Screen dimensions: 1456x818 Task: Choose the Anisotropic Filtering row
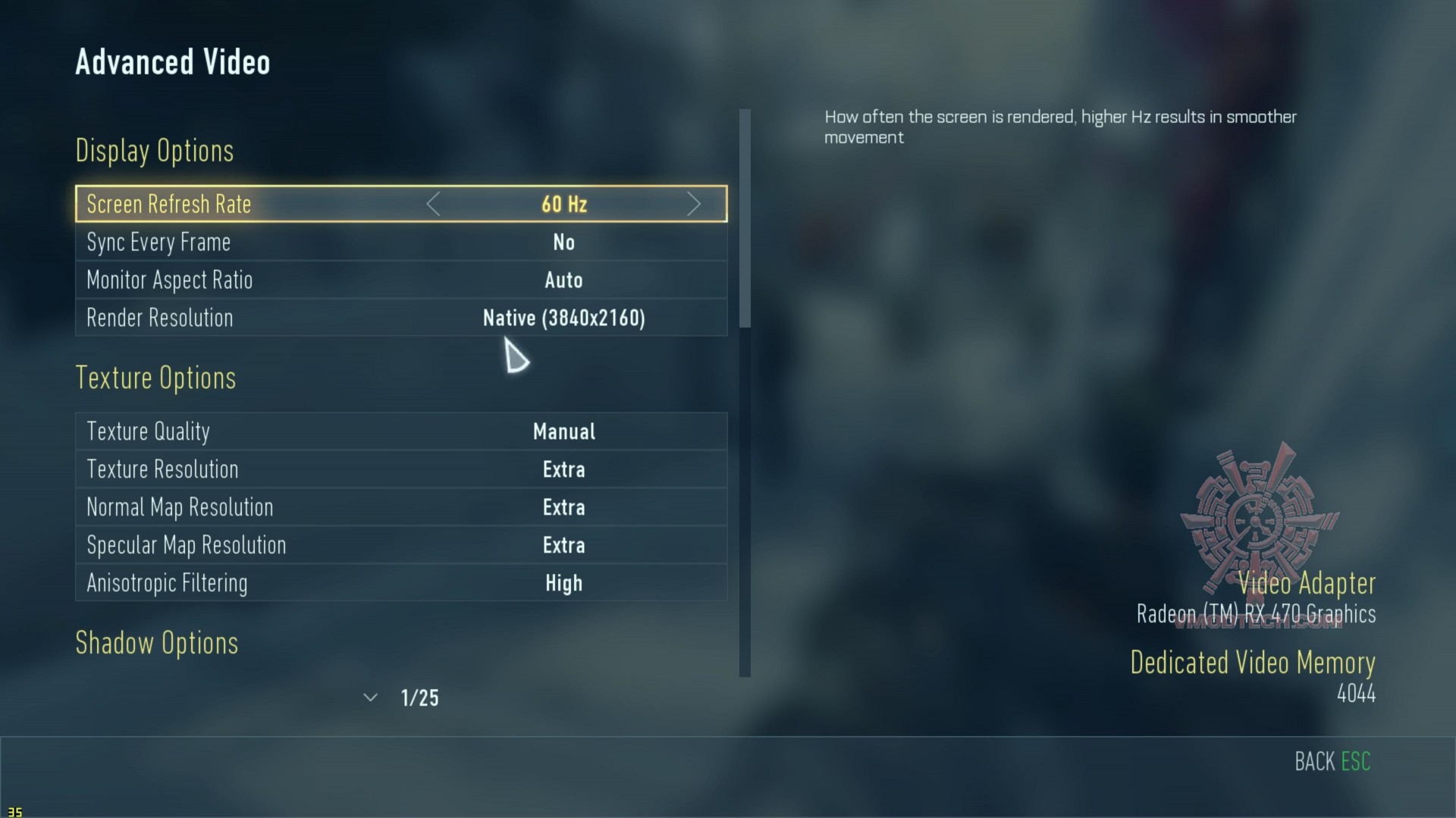coord(400,584)
